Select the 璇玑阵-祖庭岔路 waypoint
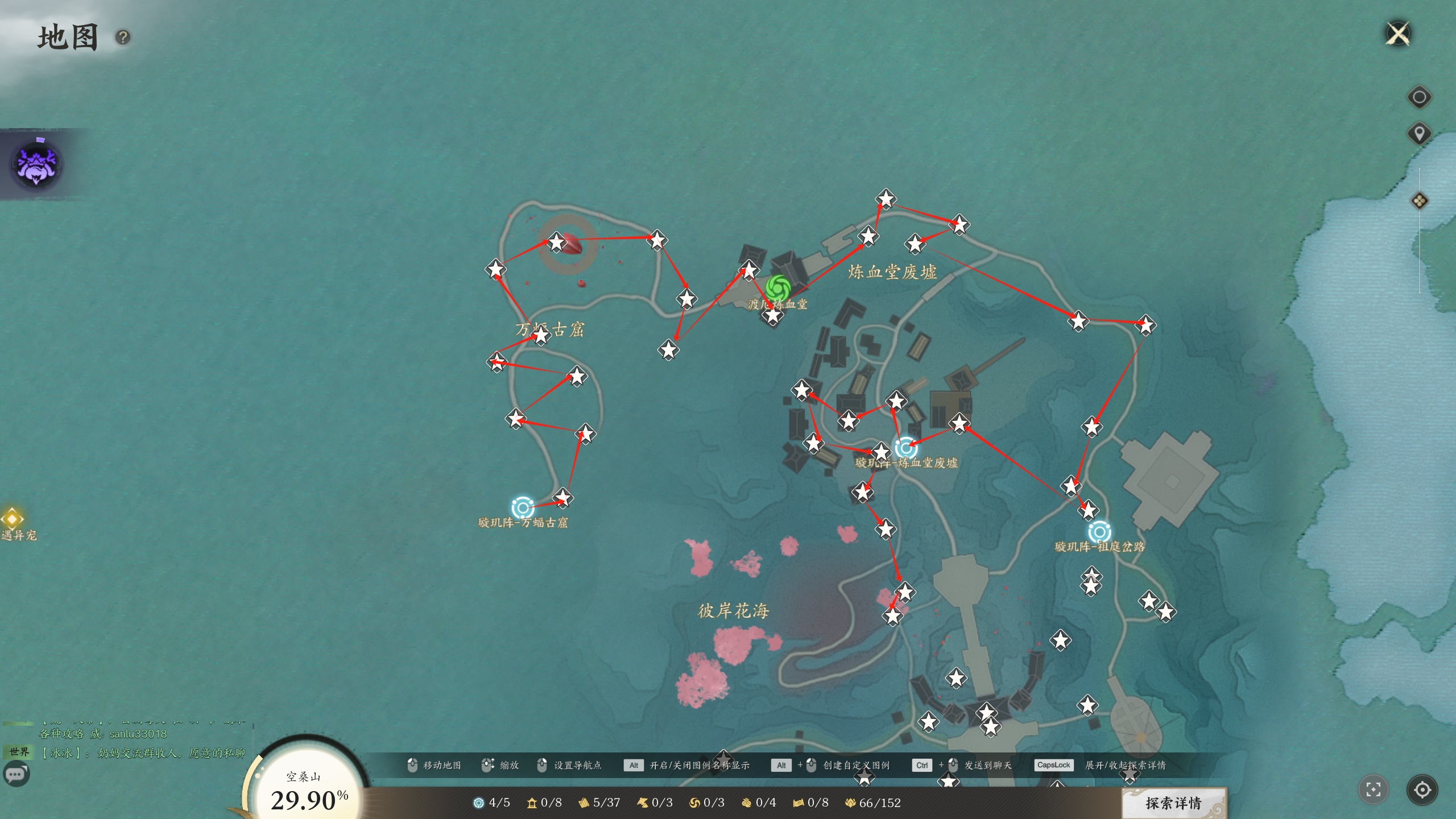1456x819 pixels. point(1099,532)
